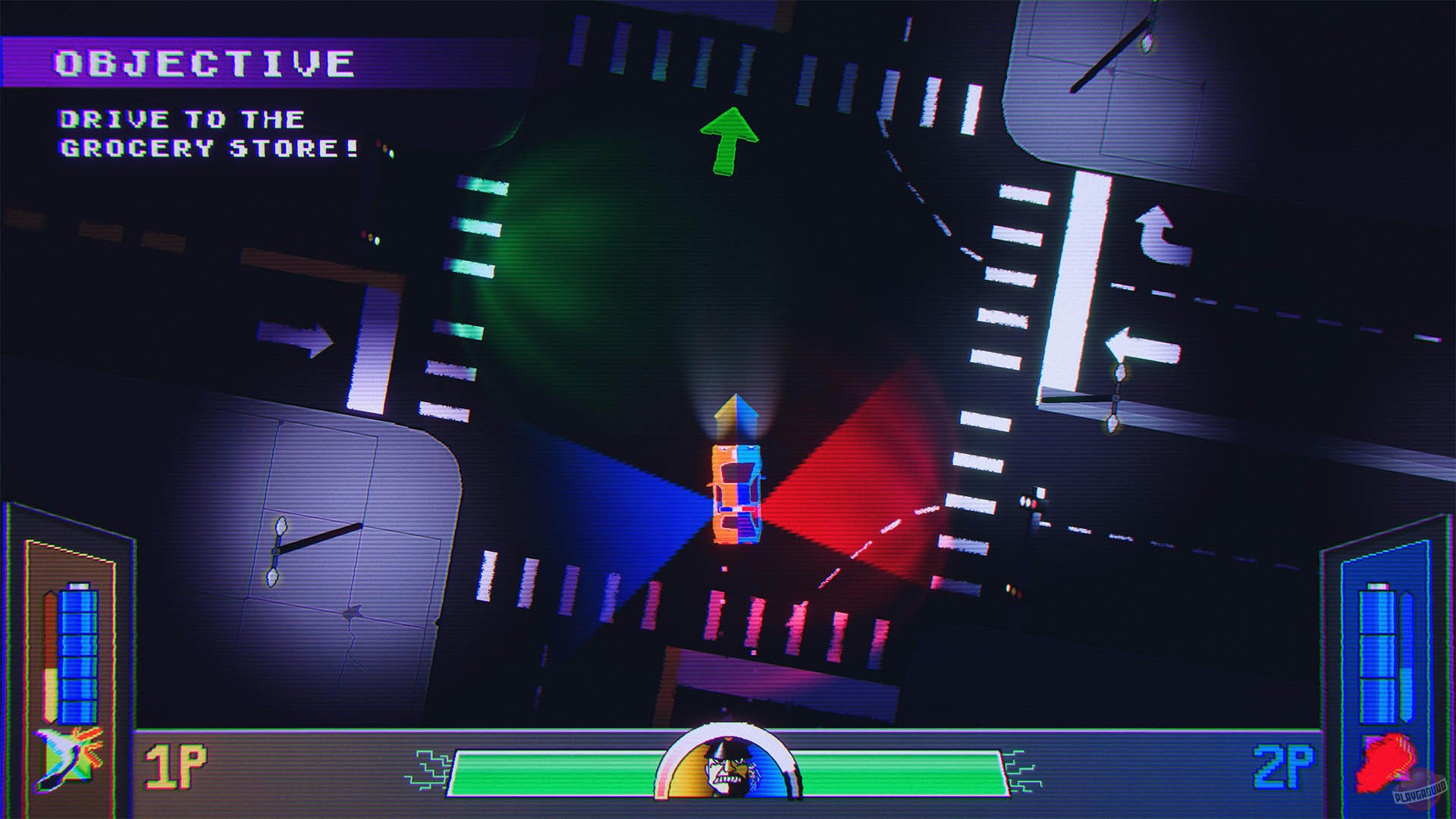
Task: Select the OBJECTIVE panel header
Action: pyautogui.click(x=203, y=61)
